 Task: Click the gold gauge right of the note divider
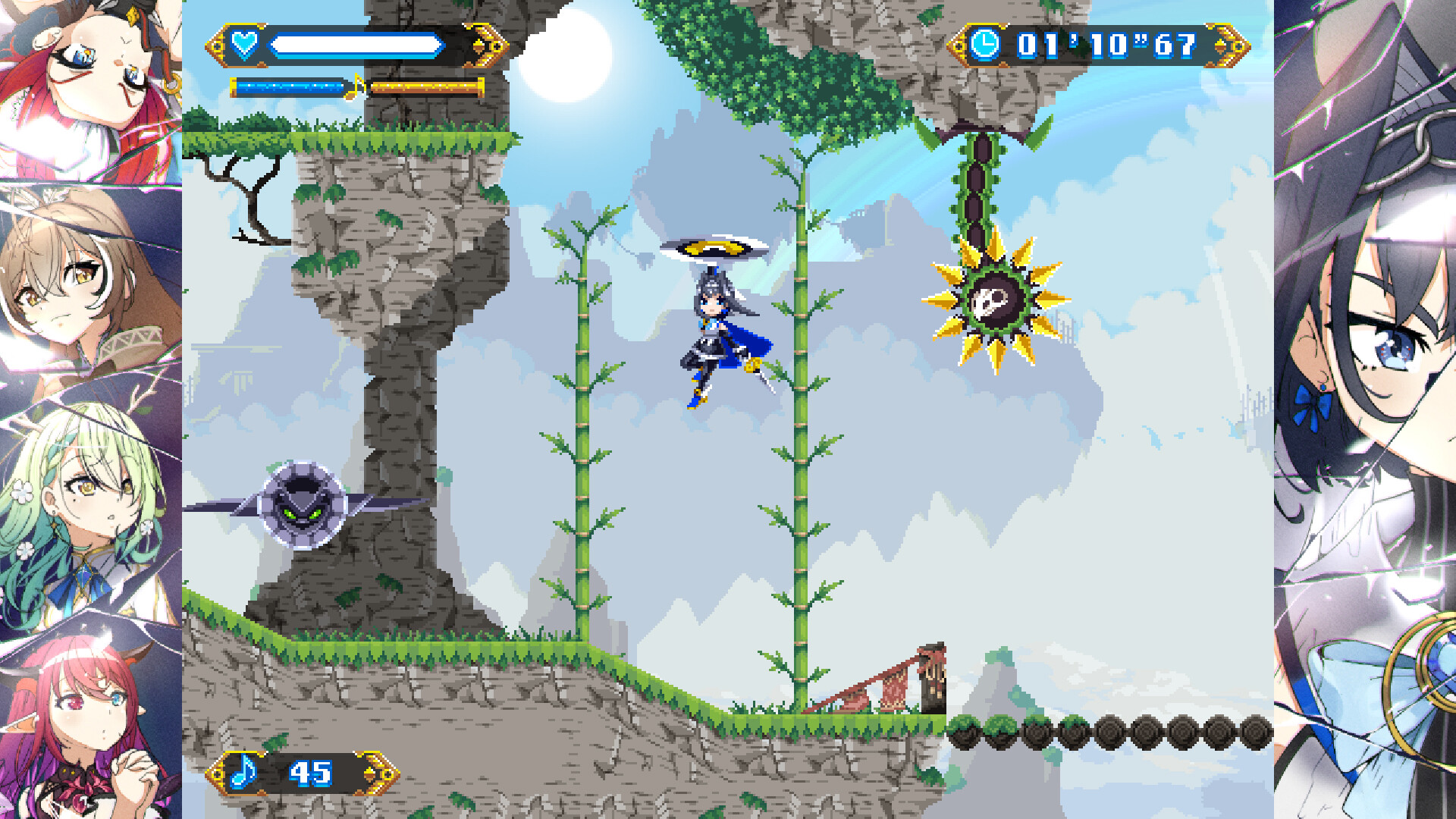pos(427,86)
